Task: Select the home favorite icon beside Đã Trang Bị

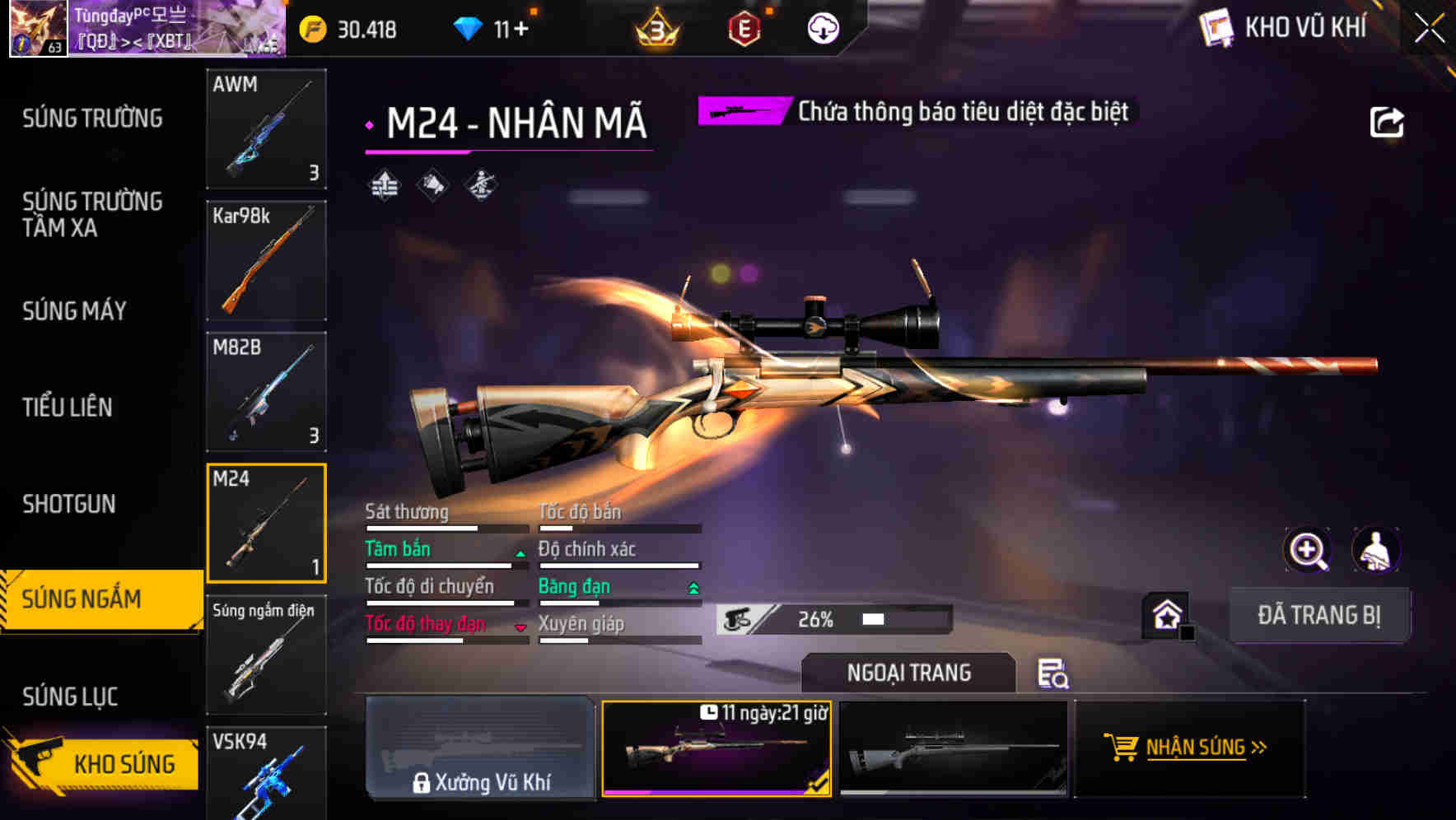Action: [1168, 614]
